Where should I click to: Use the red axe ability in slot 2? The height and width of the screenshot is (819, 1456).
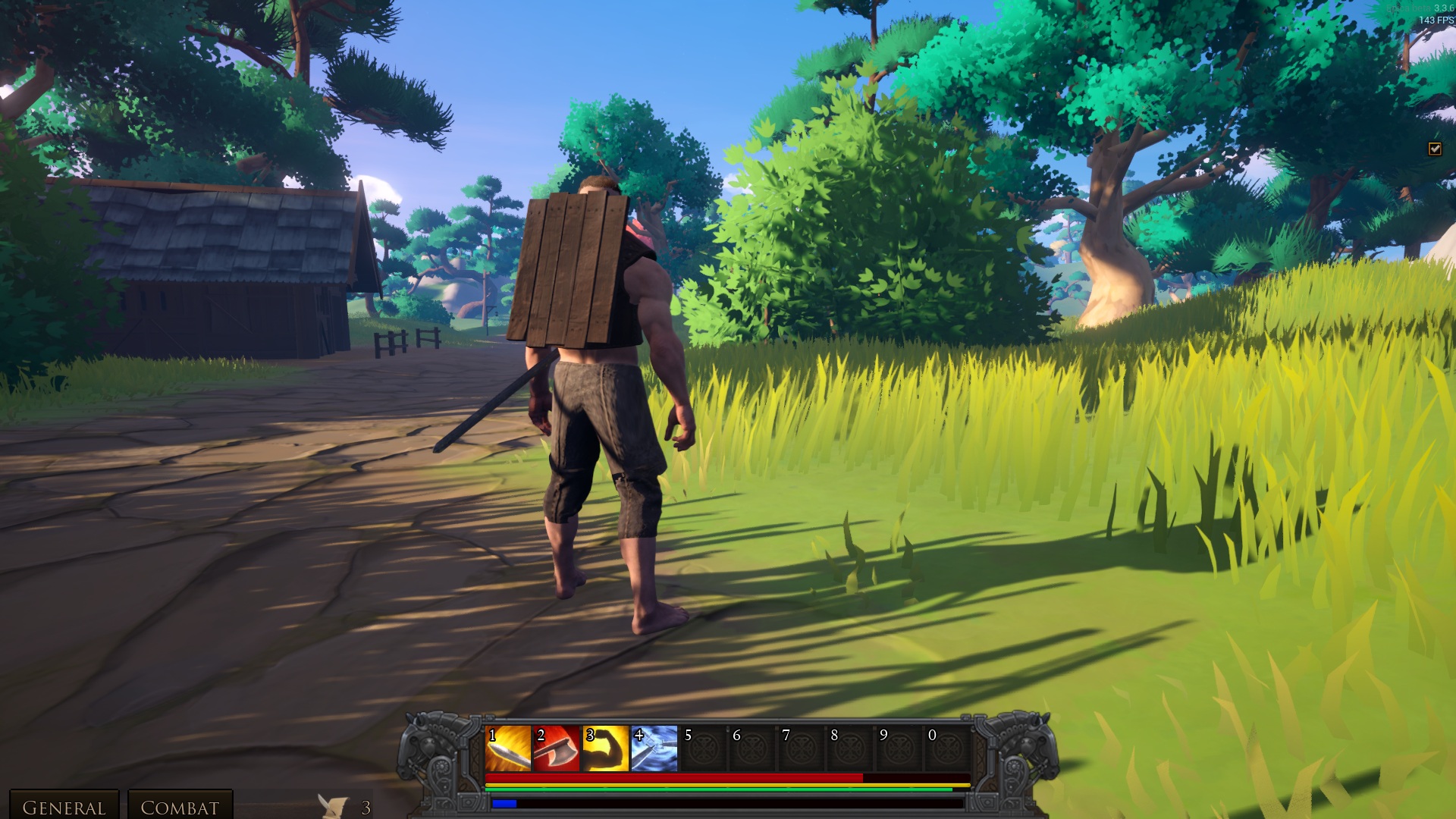click(x=557, y=748)
